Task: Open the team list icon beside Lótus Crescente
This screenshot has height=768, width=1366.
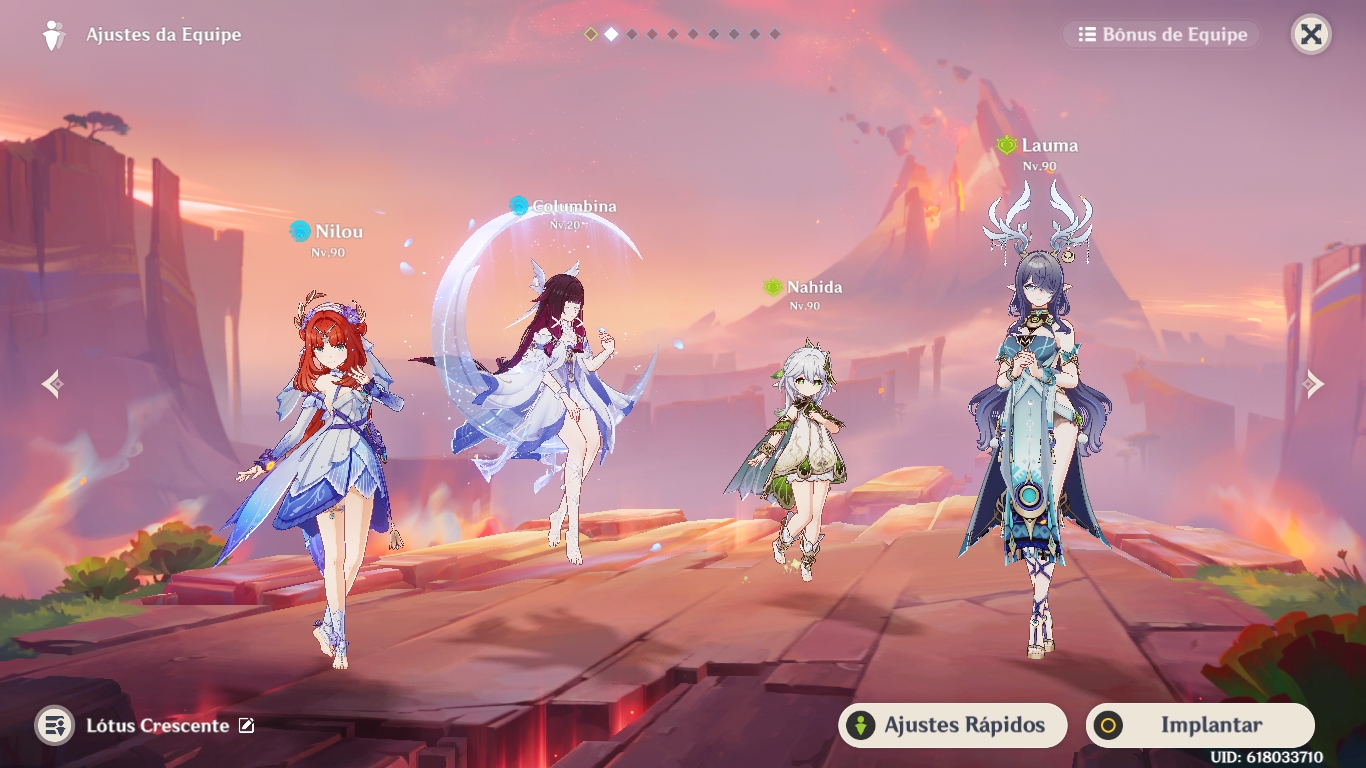Action: (54, 726)
